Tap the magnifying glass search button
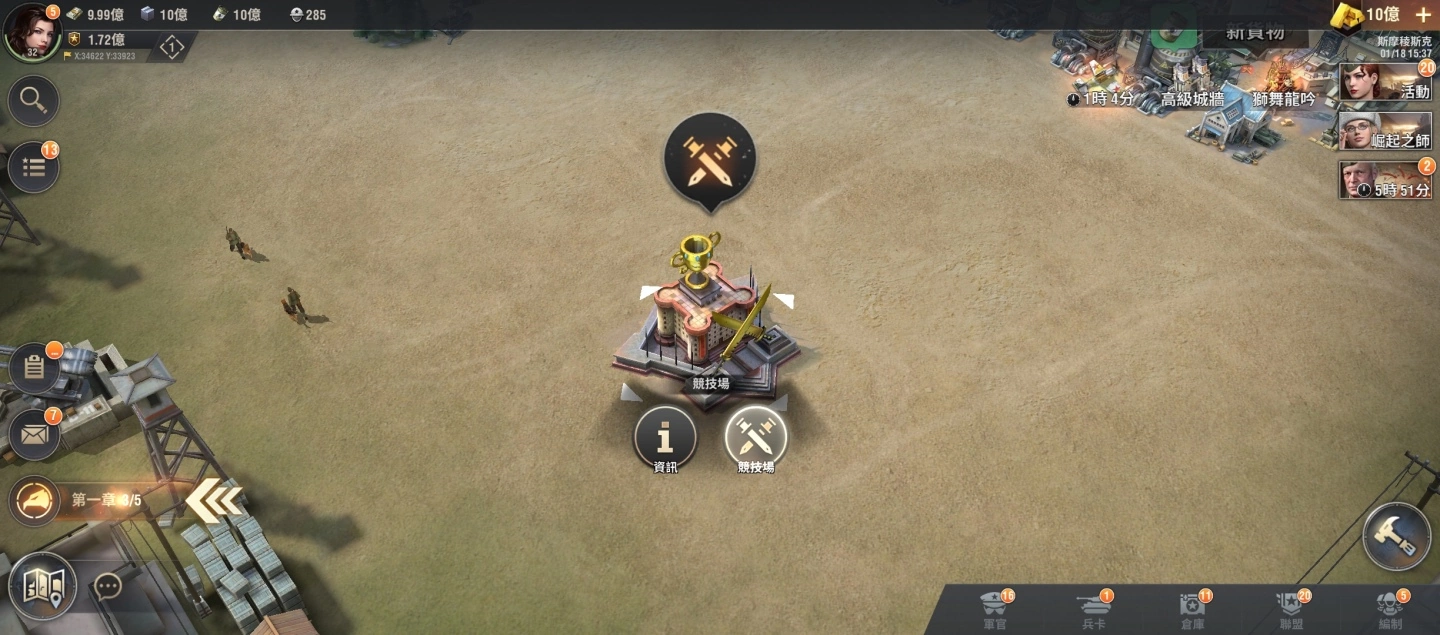This screenshot has width=1440, height=635. pyautogui.click(x=34, y=100)
